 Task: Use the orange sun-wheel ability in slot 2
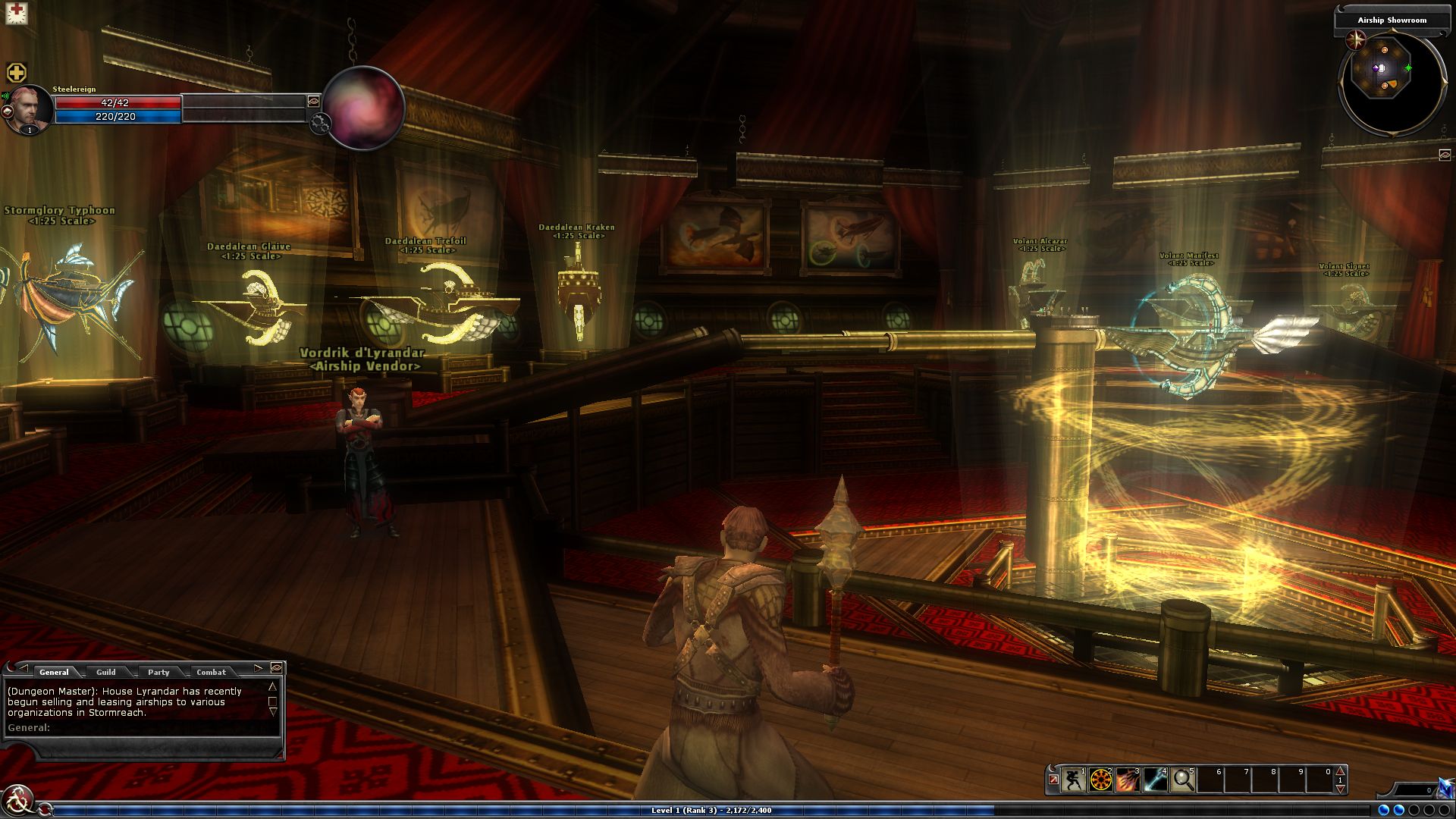(x=1100, y=780)
